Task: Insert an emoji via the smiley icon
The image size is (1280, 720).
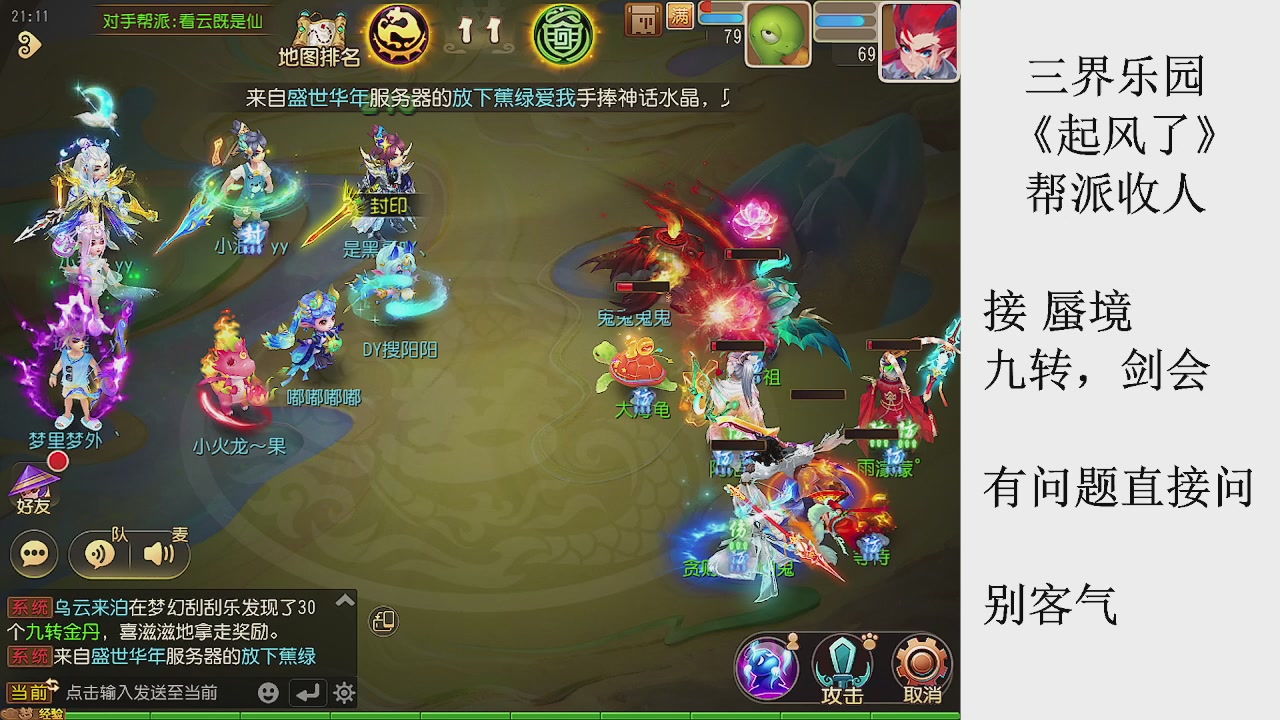Action: [x=268, y=691]
